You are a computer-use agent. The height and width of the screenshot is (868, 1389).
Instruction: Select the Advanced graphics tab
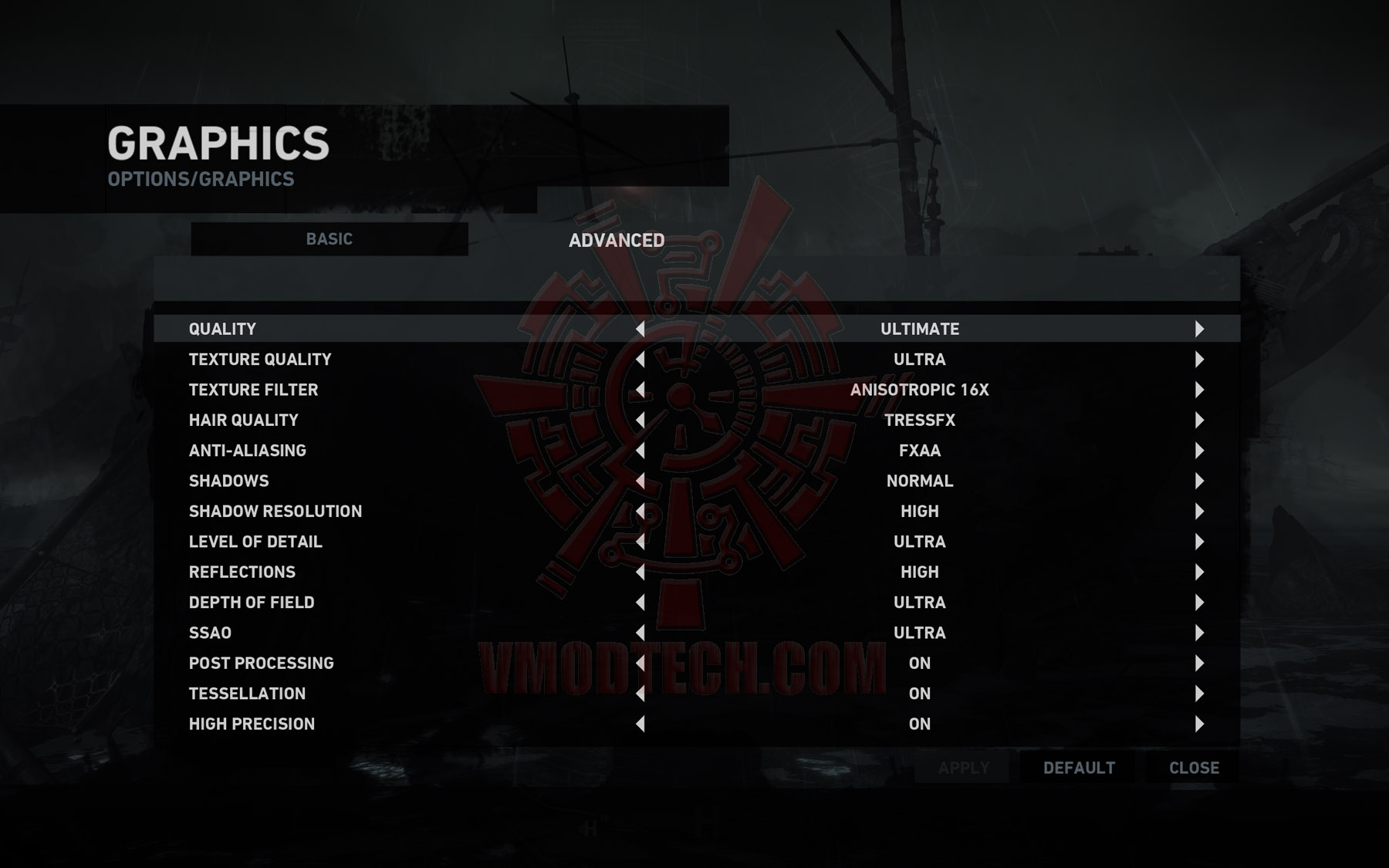pos(617,241)
